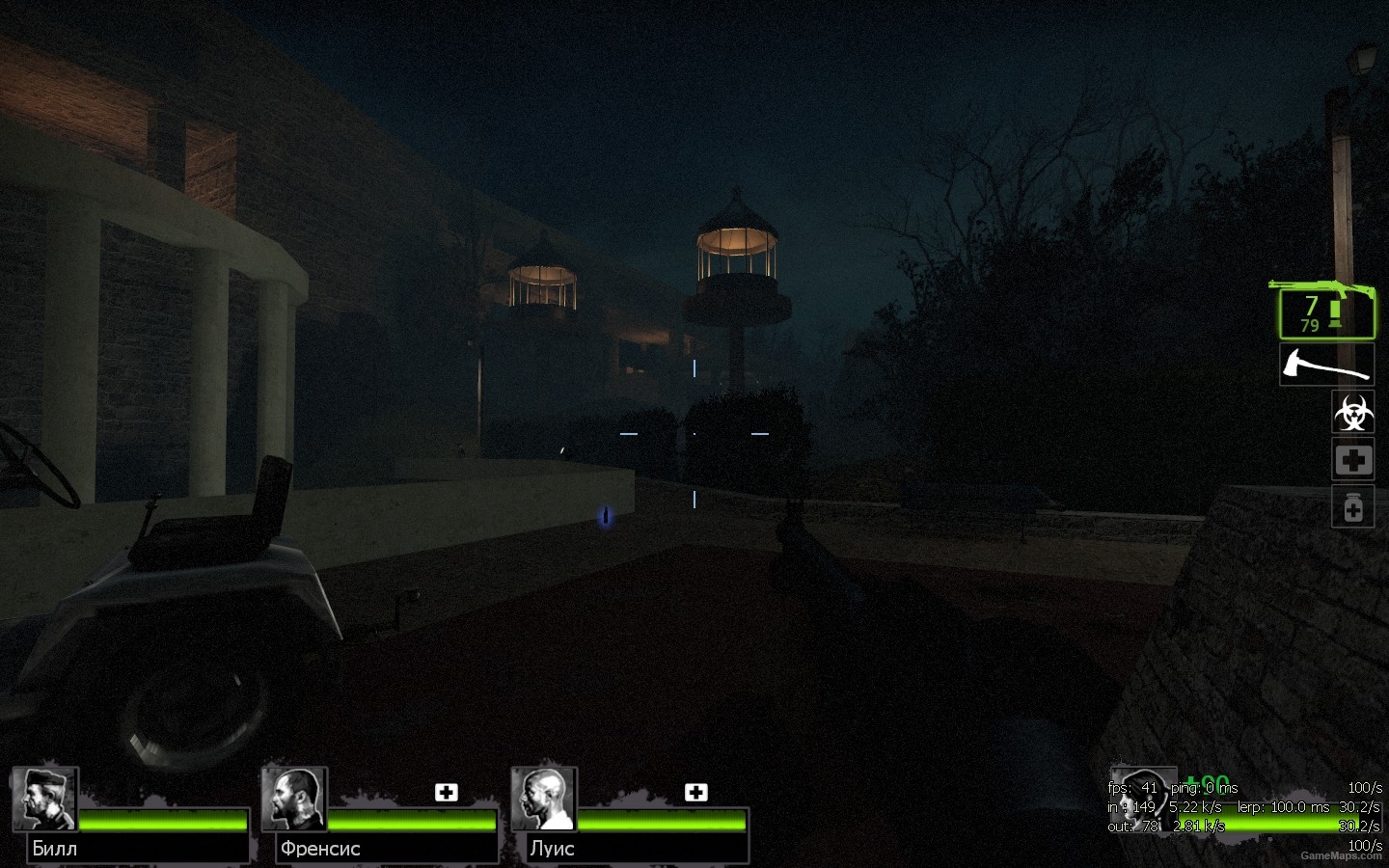Click the ammo counter showing 7
The width and height of the screenshot is (1389, 868).
1310,305
